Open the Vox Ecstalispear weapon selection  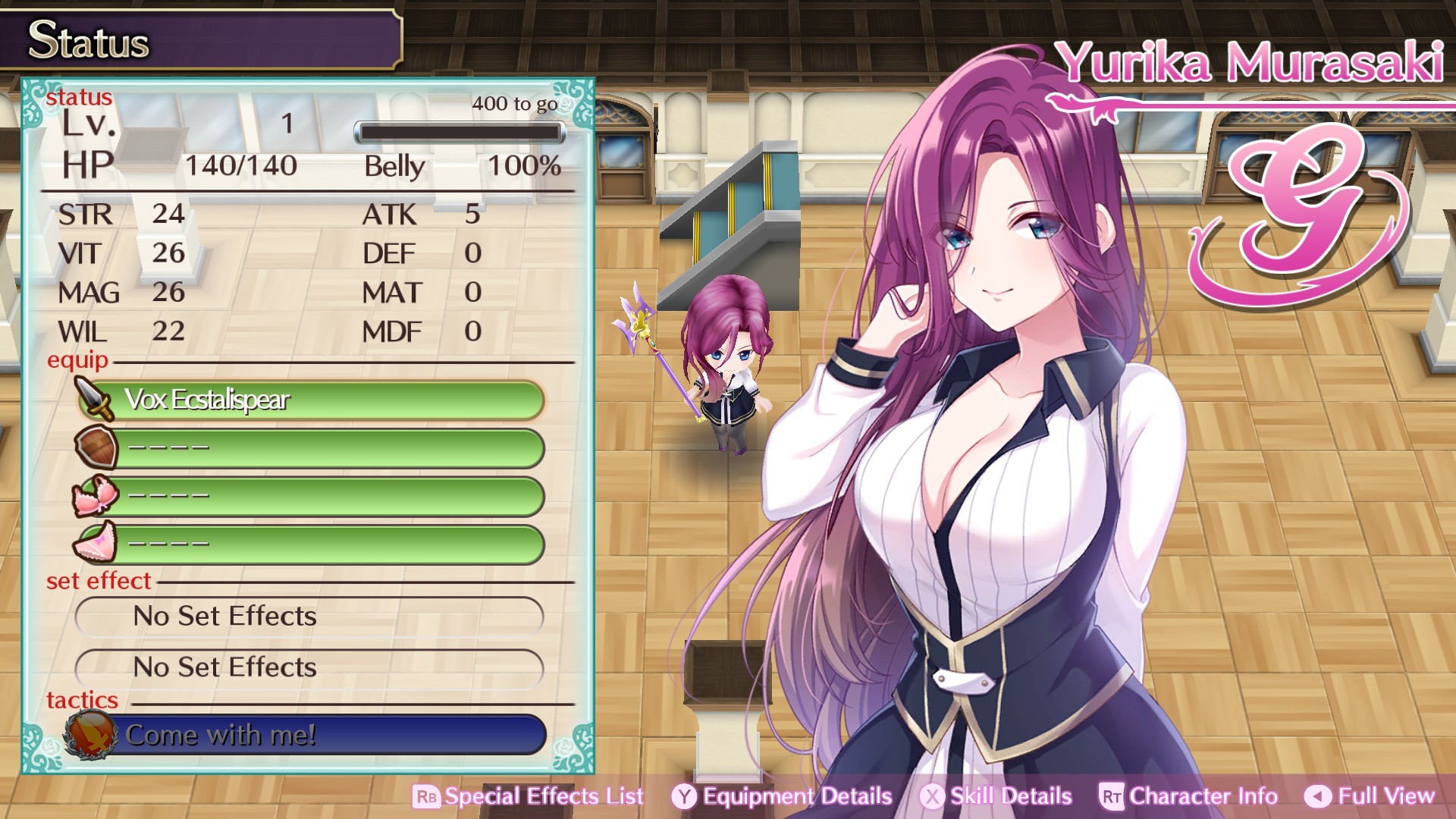click(318, 400)
